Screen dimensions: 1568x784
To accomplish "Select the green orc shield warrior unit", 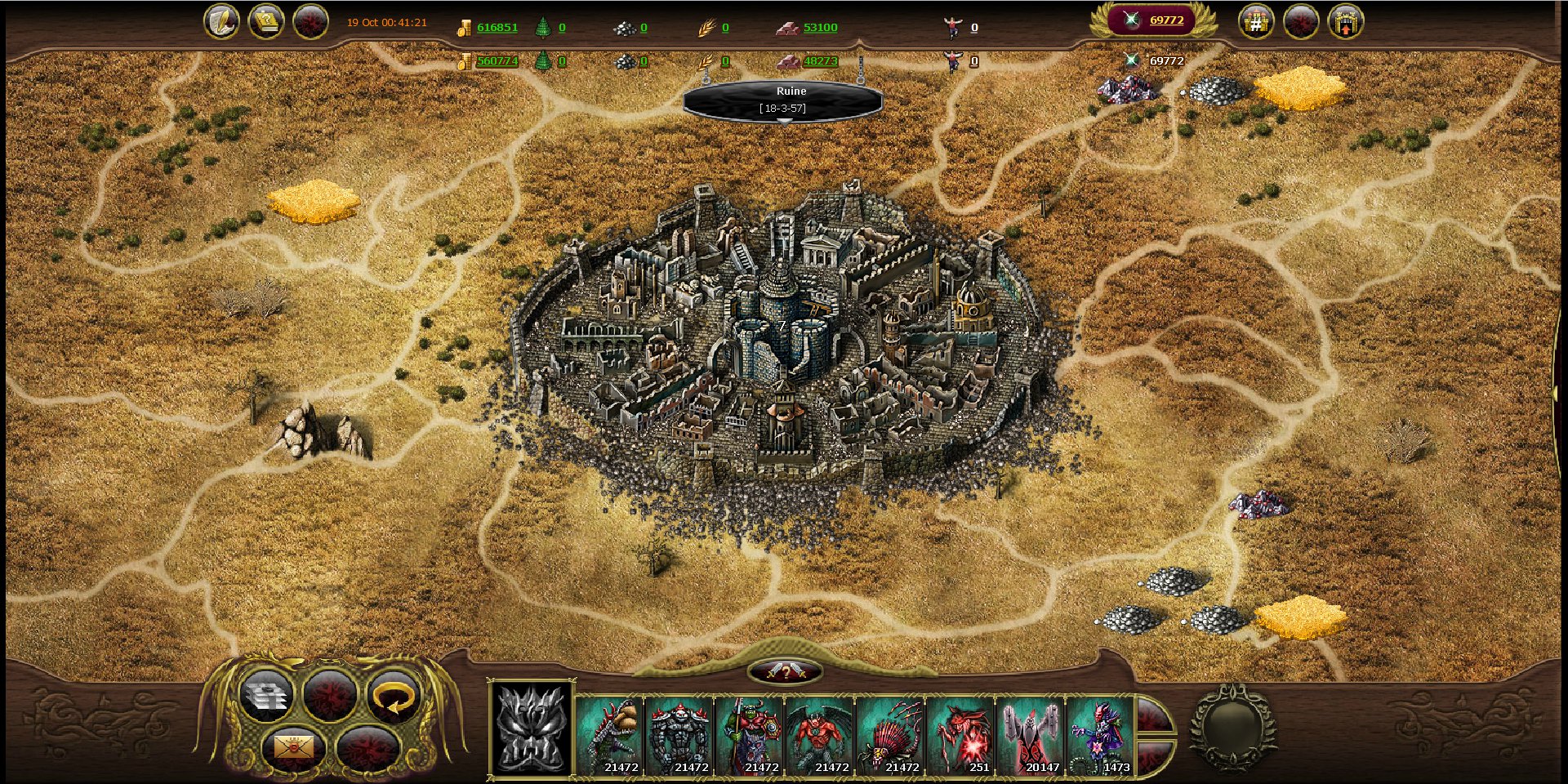I will (751, 735).
